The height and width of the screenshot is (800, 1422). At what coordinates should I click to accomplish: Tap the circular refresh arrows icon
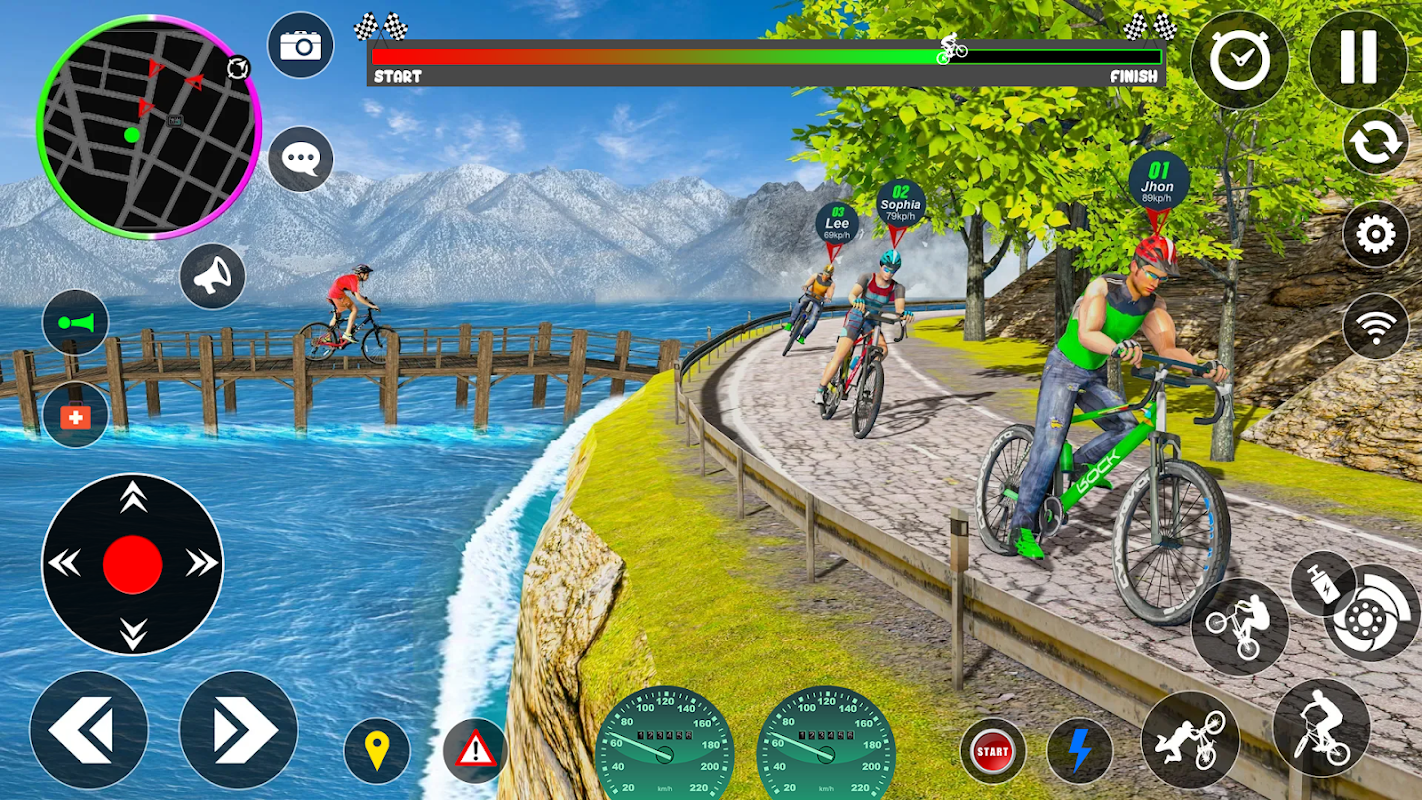[1376, 142]
